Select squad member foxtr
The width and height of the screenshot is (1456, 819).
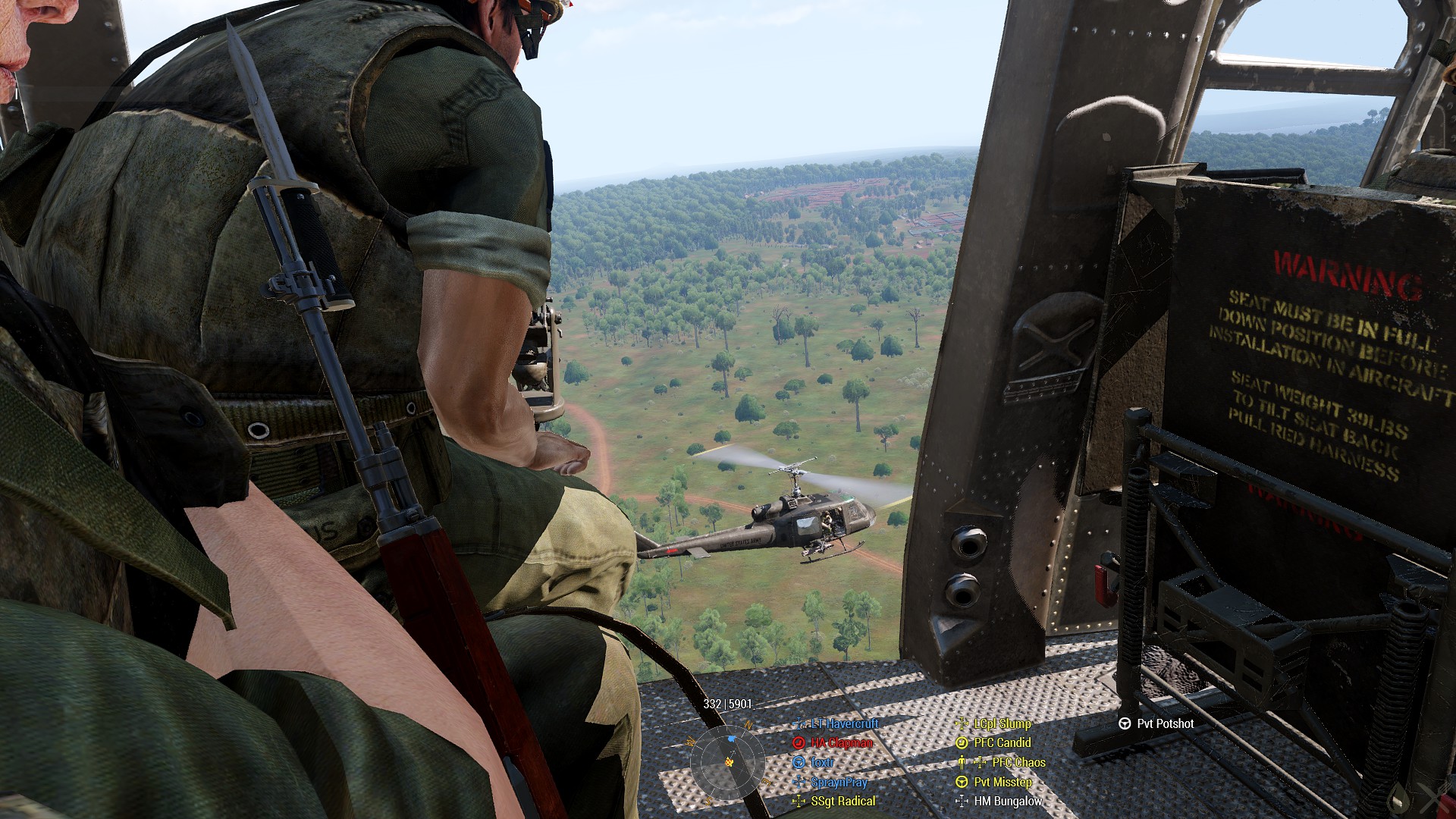822,762
